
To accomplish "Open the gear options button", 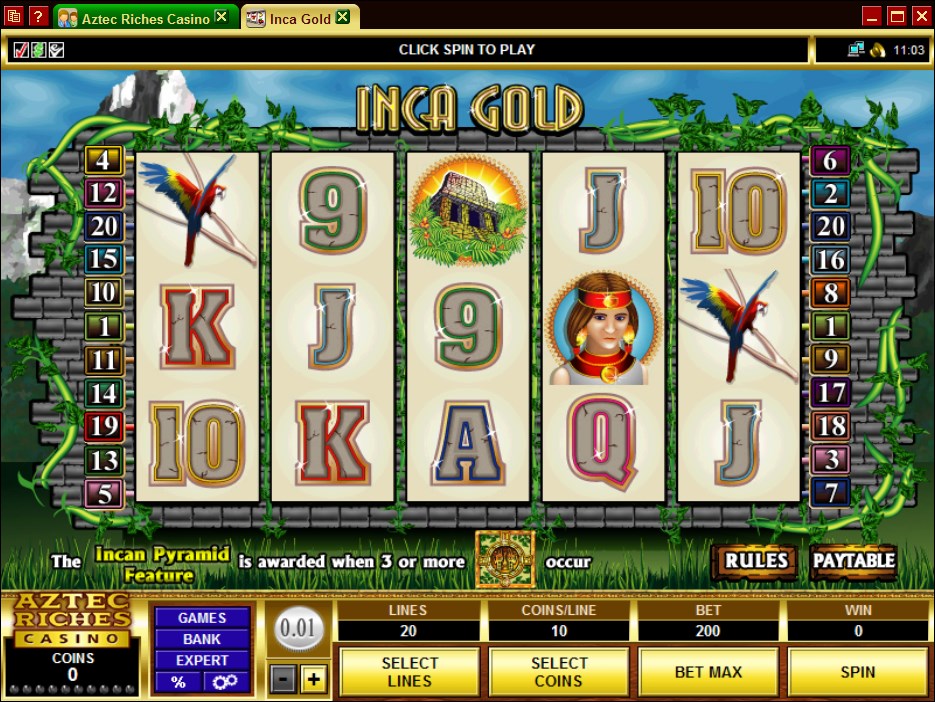I will coord(226,681).
